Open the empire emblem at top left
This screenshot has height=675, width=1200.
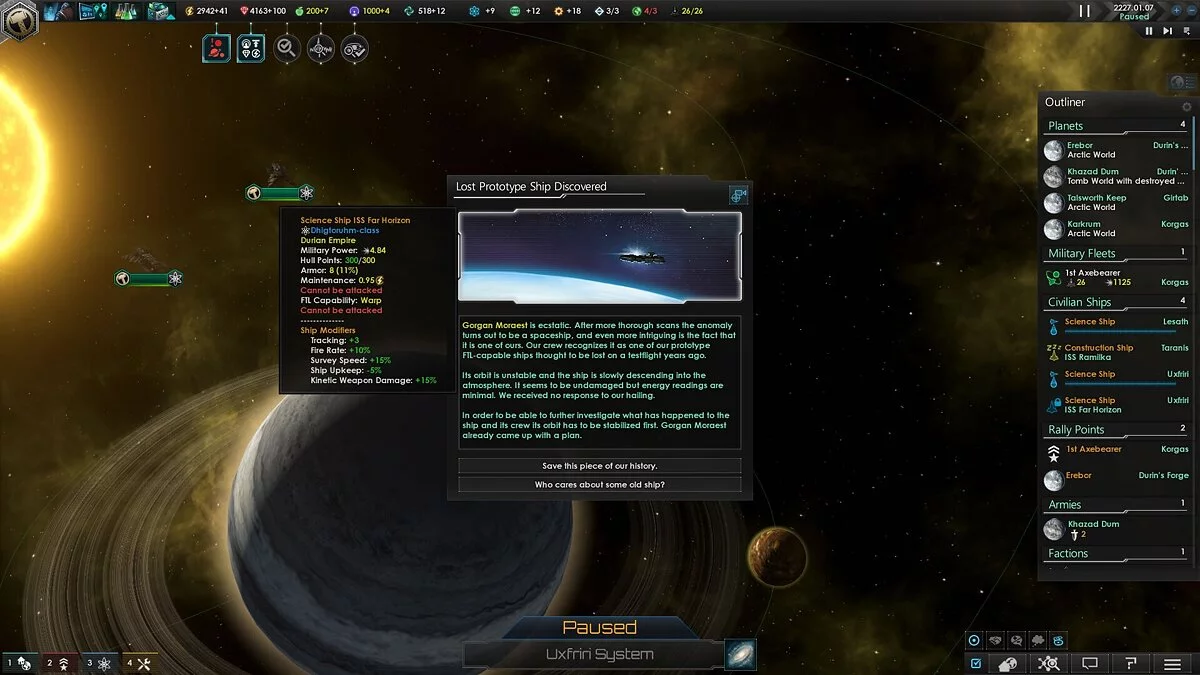[18, 18]
